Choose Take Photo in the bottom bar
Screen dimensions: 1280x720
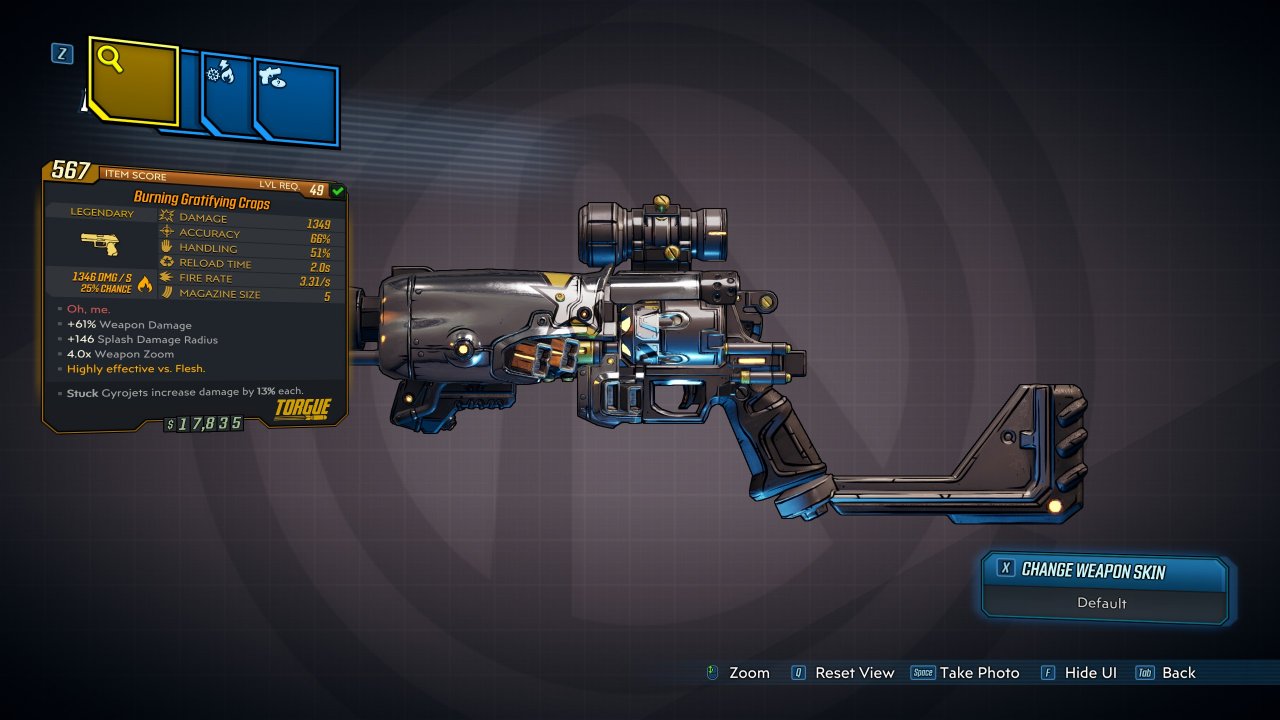978,673
